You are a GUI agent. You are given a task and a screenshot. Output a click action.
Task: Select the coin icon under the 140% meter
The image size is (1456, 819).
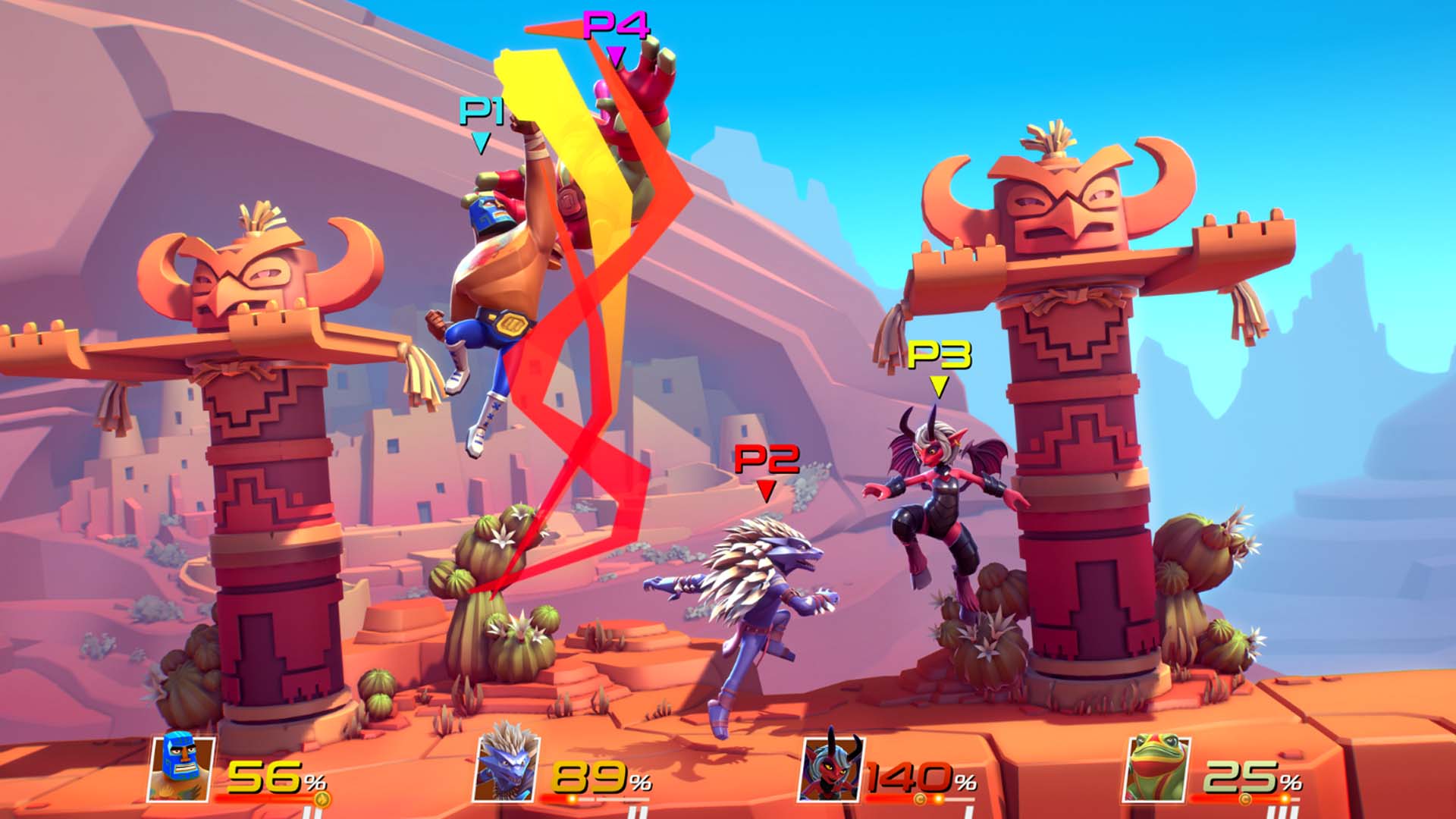(x=921, y=799)
